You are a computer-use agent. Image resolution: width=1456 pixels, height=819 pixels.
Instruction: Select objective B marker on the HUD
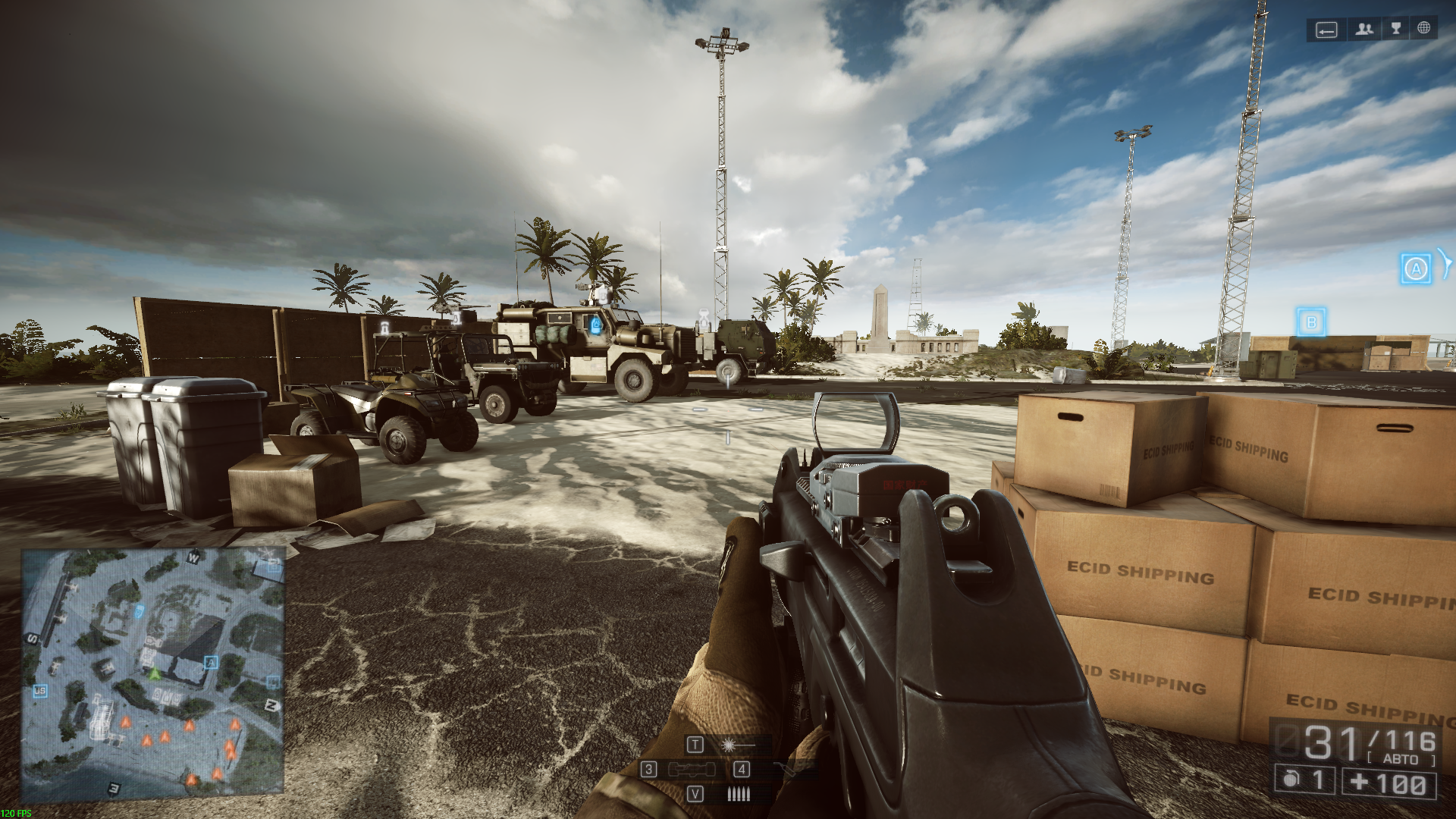tap(1311, 322)
